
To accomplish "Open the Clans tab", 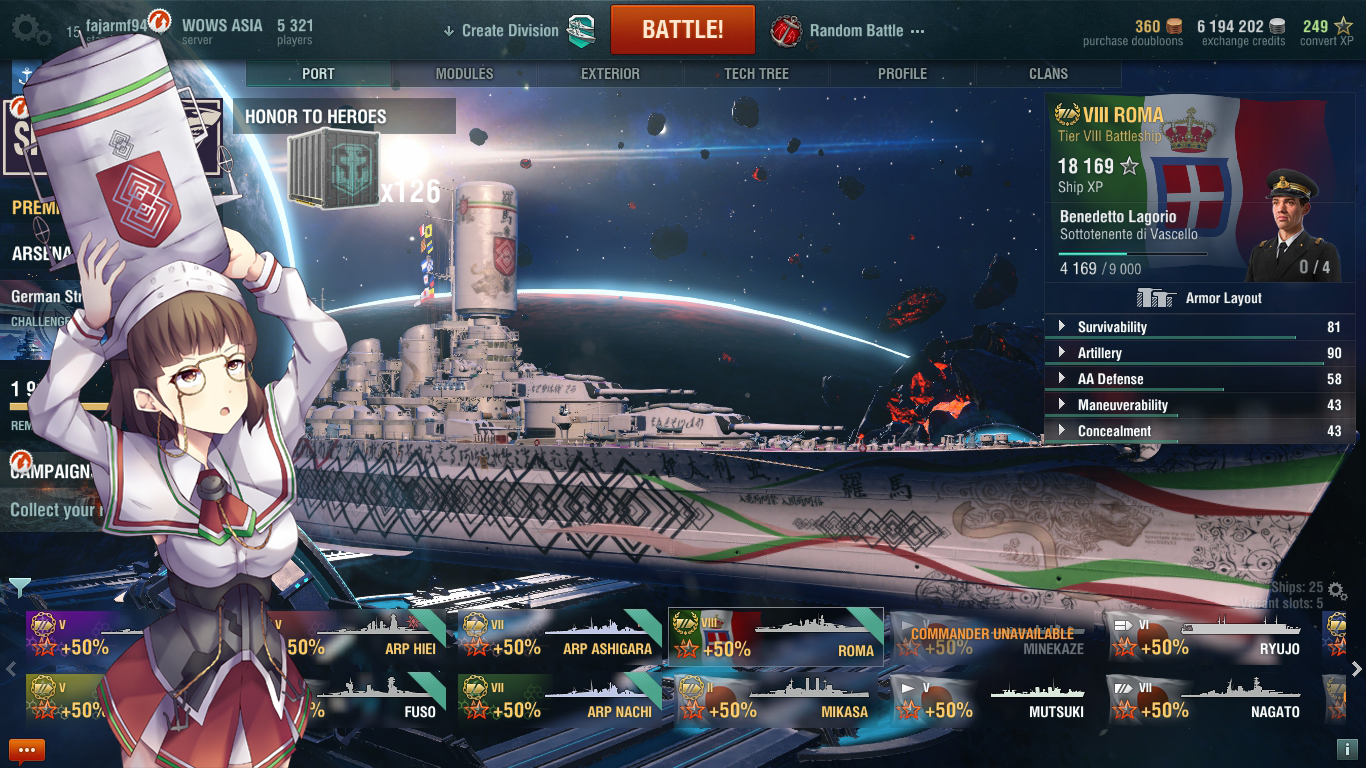I will point(1048,74).
